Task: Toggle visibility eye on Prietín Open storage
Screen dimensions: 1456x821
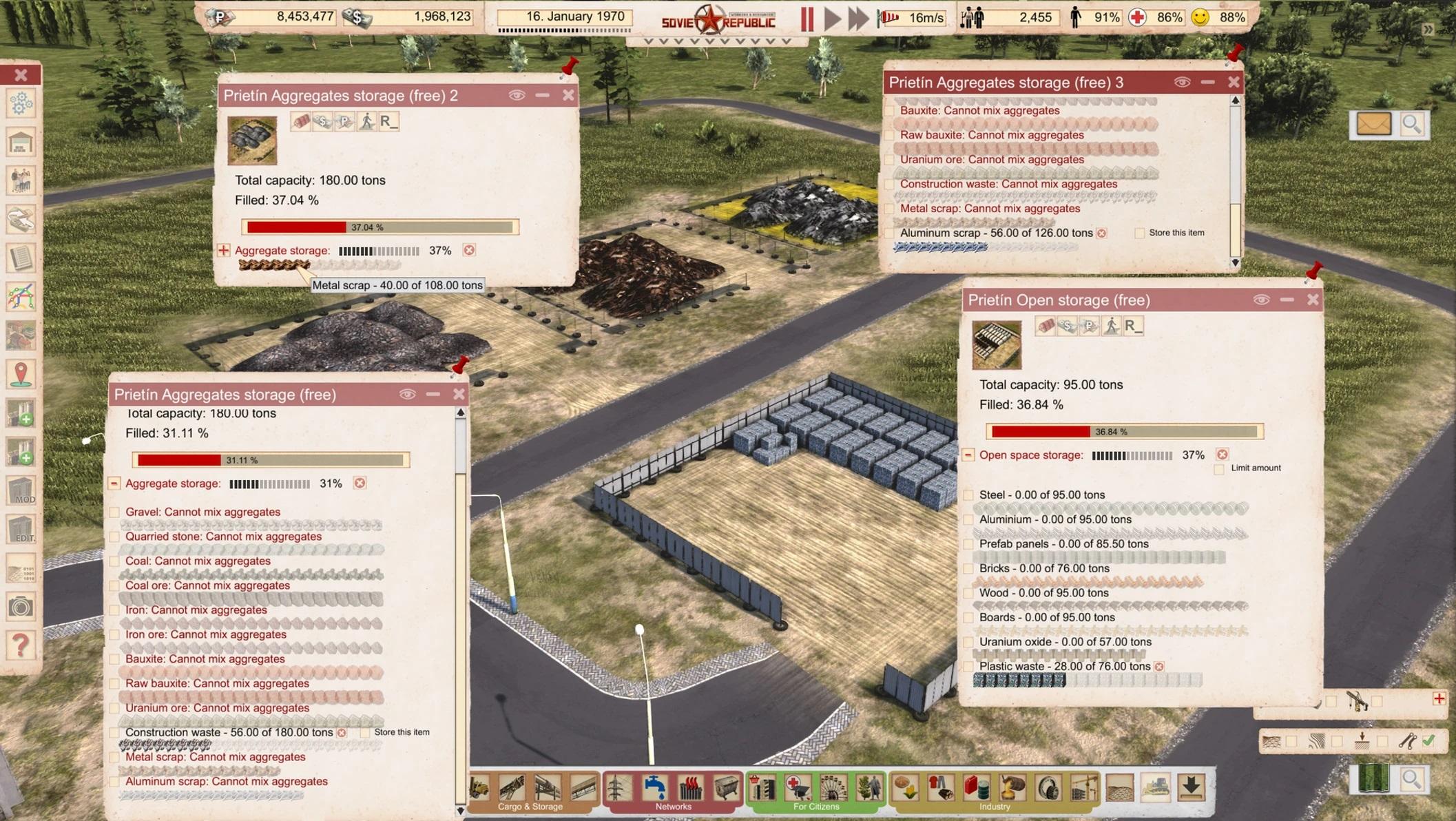Action: pyautogui.click(x=1261, y=300)
